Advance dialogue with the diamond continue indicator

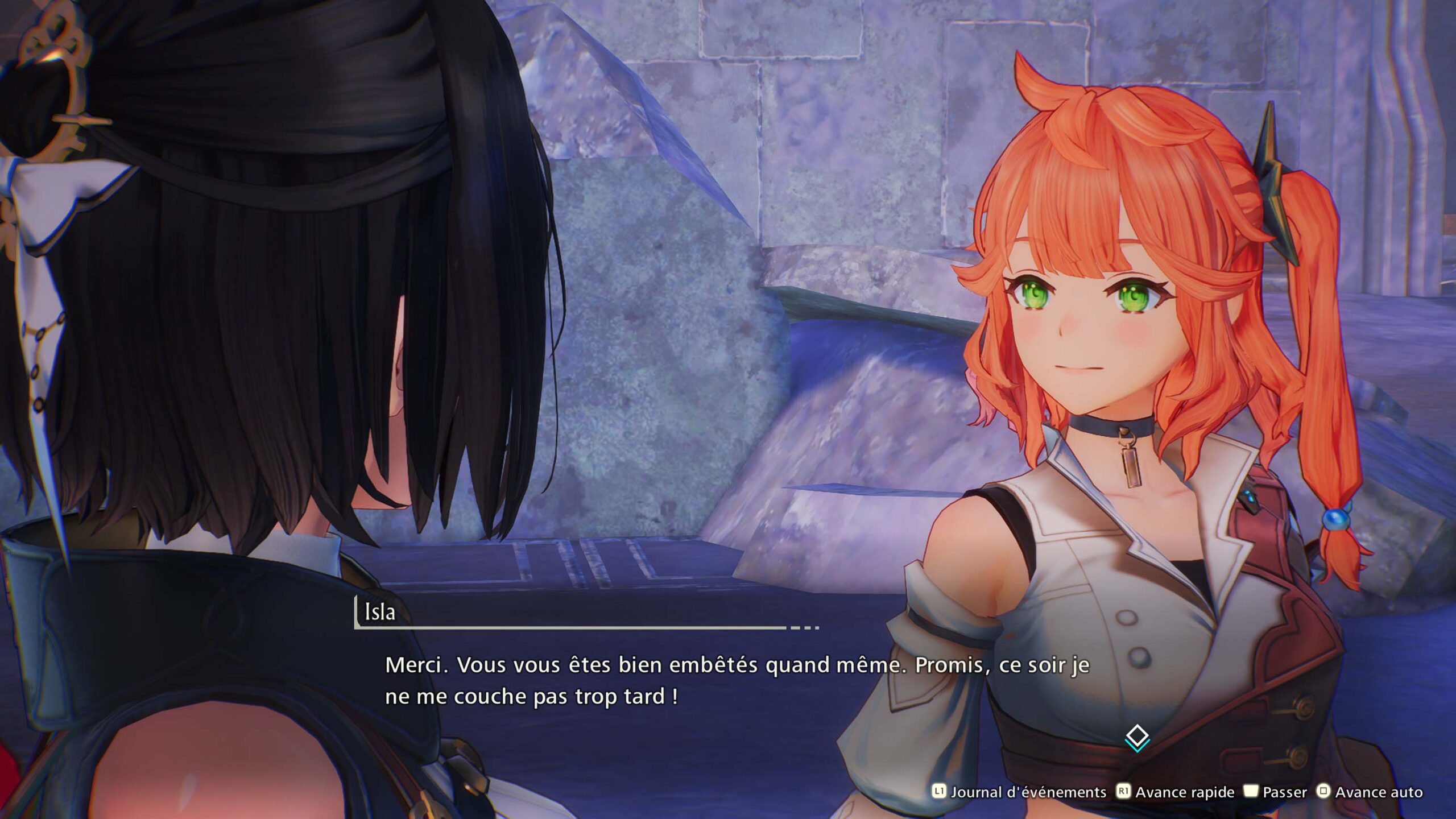pos(1137,738)
